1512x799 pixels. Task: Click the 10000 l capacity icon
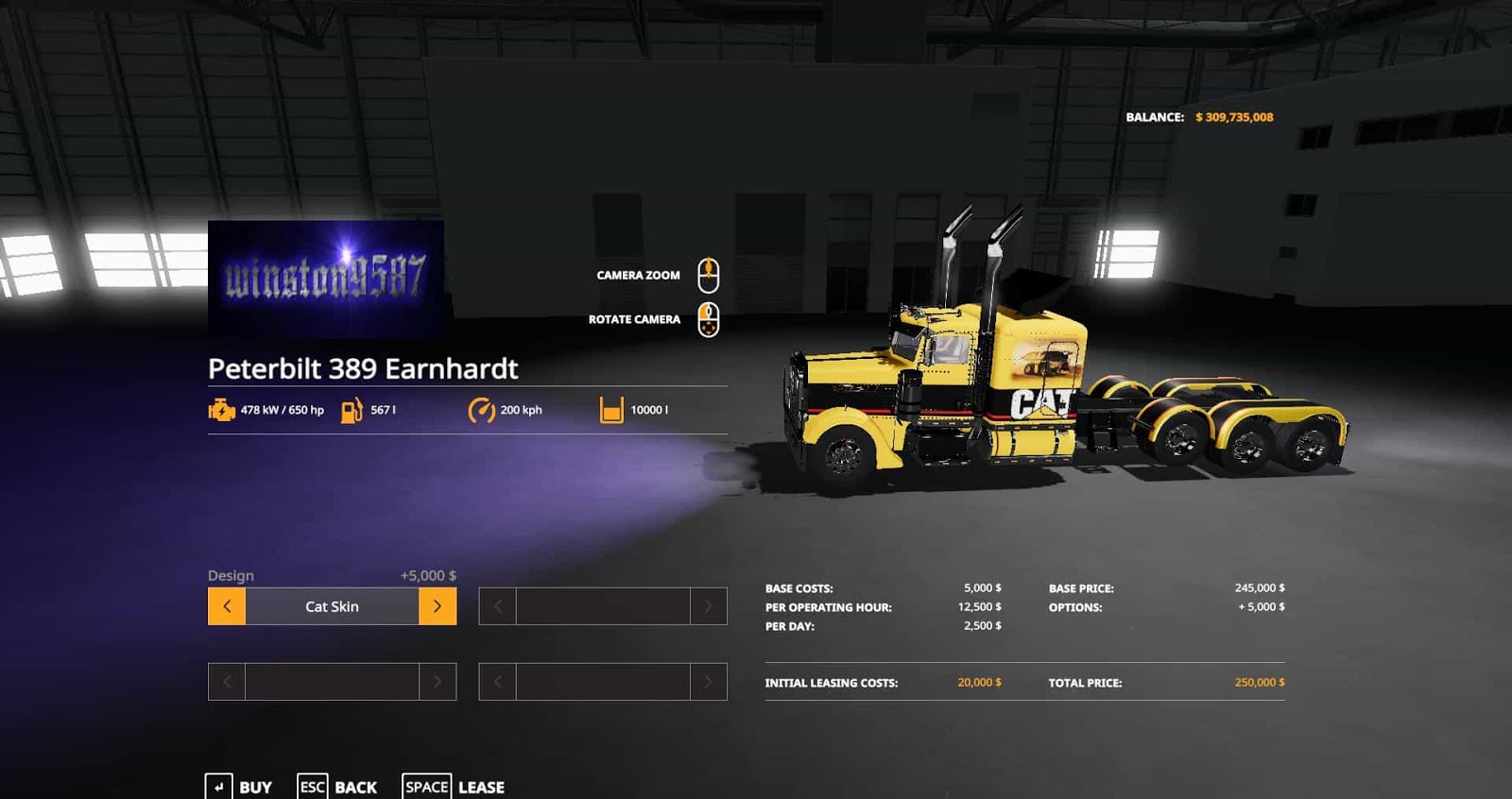pyautogui.click(x=610, y=409)
